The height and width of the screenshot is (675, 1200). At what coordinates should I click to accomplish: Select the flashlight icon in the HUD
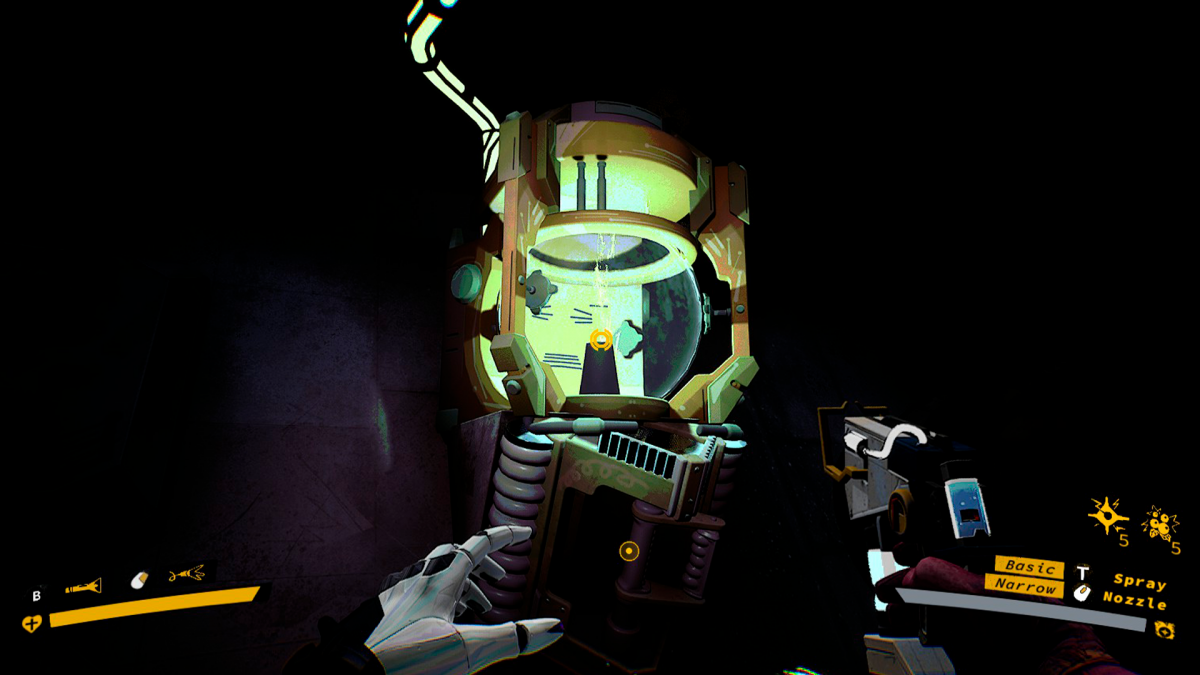(x=83, y=587)
